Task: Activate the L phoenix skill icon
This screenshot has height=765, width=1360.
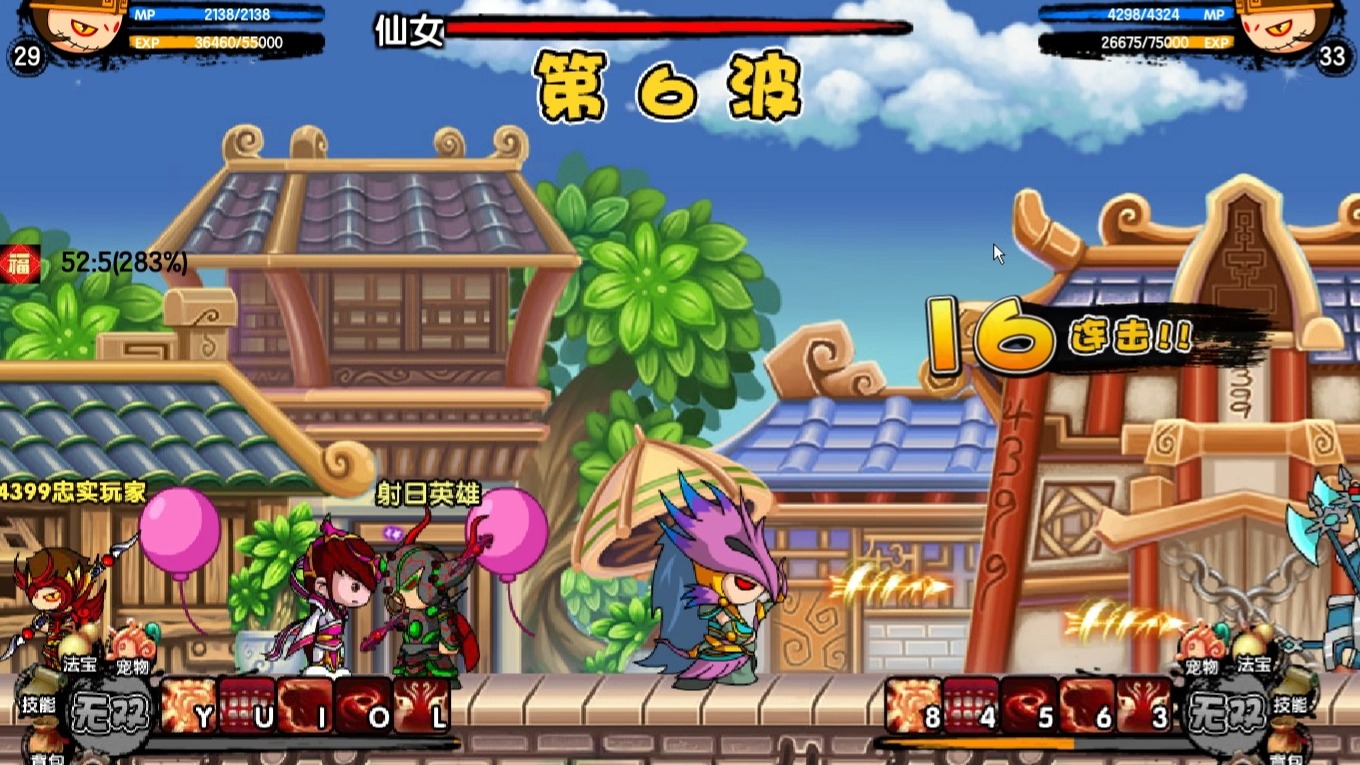Action: coord(416,708)
